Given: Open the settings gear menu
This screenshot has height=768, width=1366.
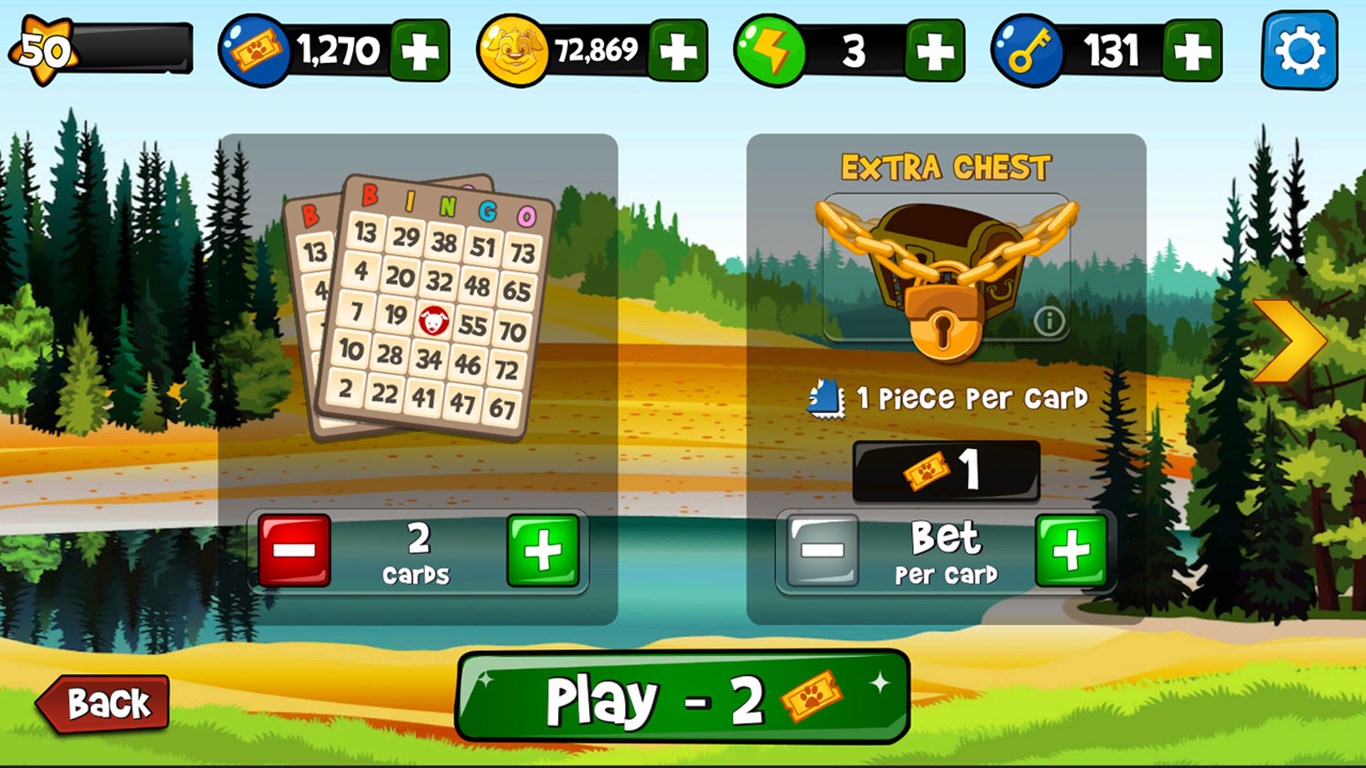Looking at the screenshot, I should (1297, 47).
